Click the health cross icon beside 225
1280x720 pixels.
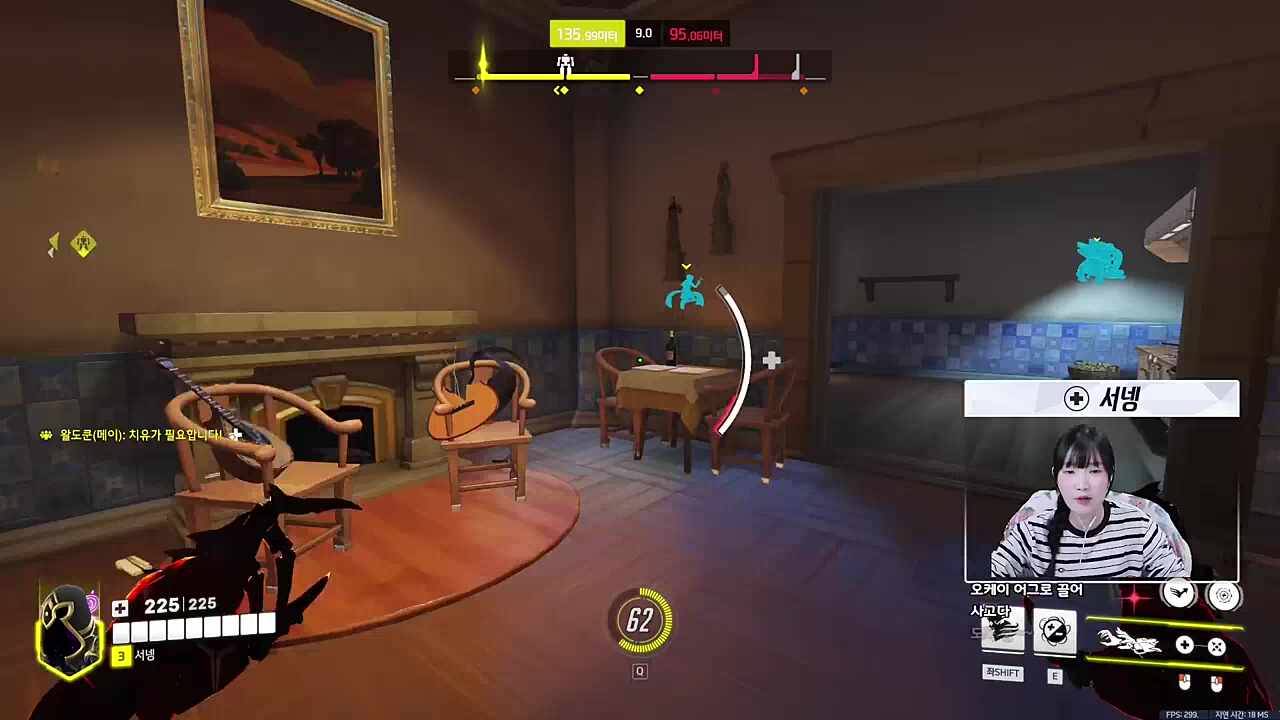point(120,606)
